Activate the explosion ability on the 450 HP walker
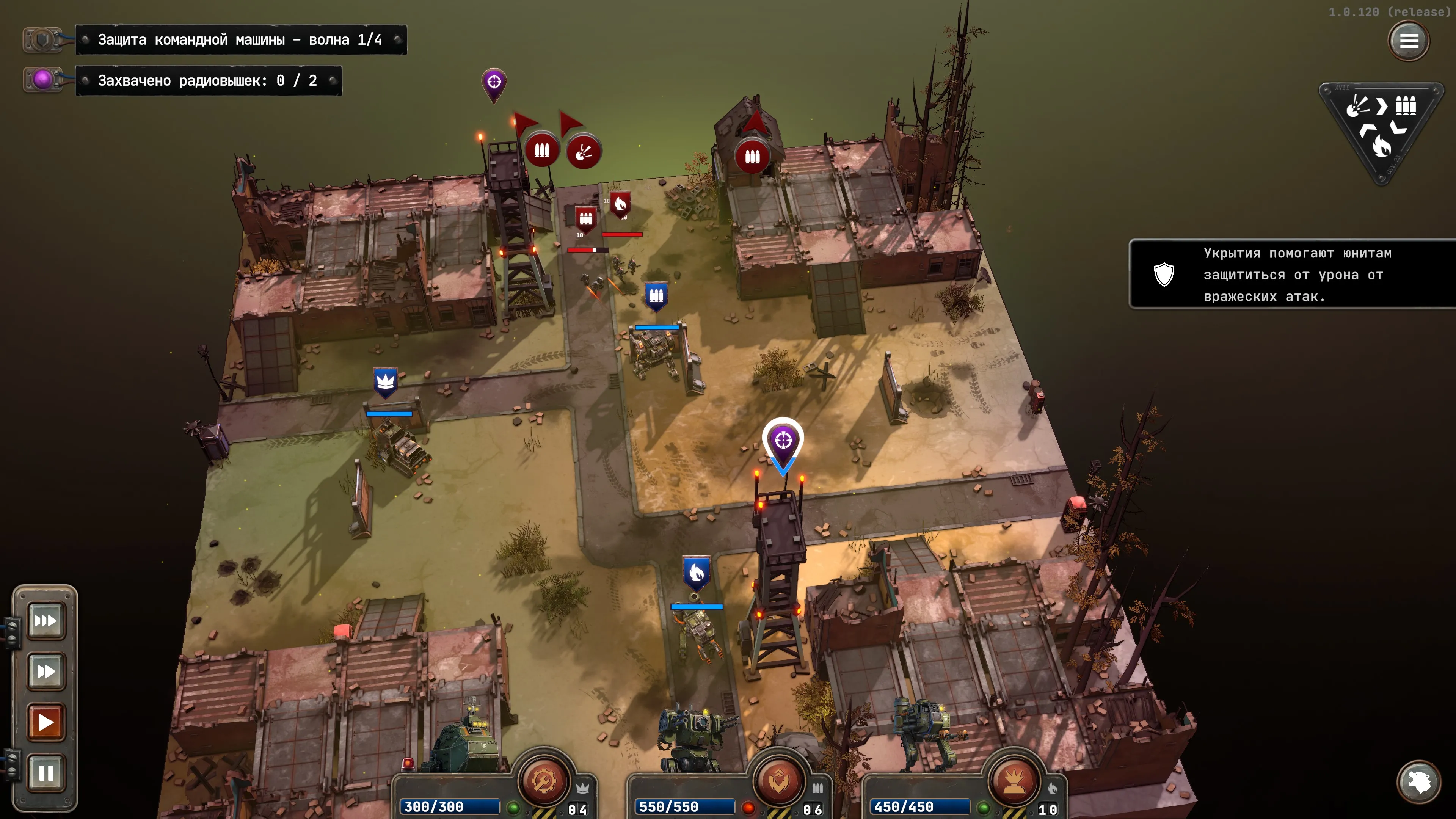The width and height of the screenshot is (1456, 819). tap(1014, 781)
